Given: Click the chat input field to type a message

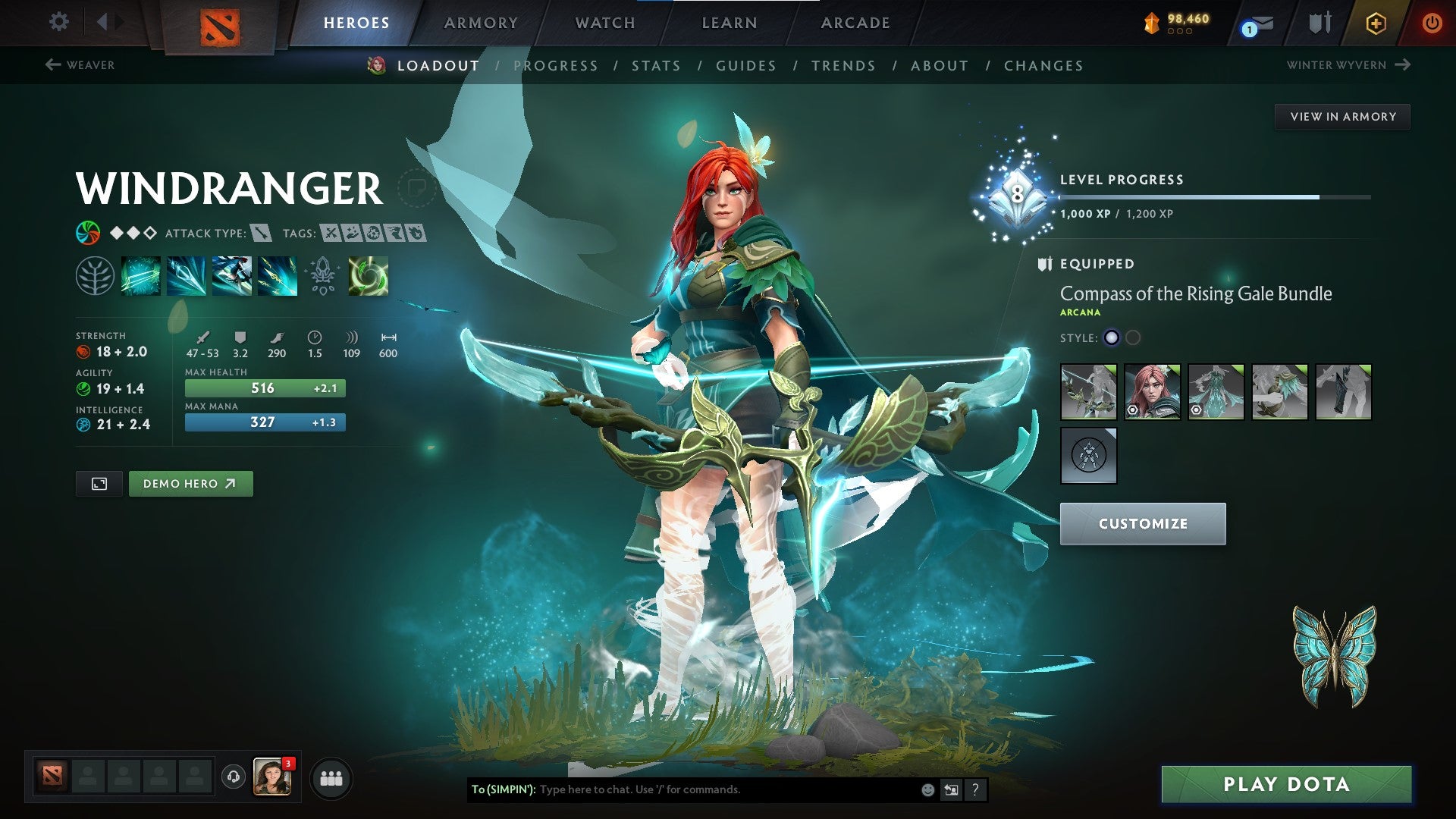Looking at the screenshot, I should point(682,789).
